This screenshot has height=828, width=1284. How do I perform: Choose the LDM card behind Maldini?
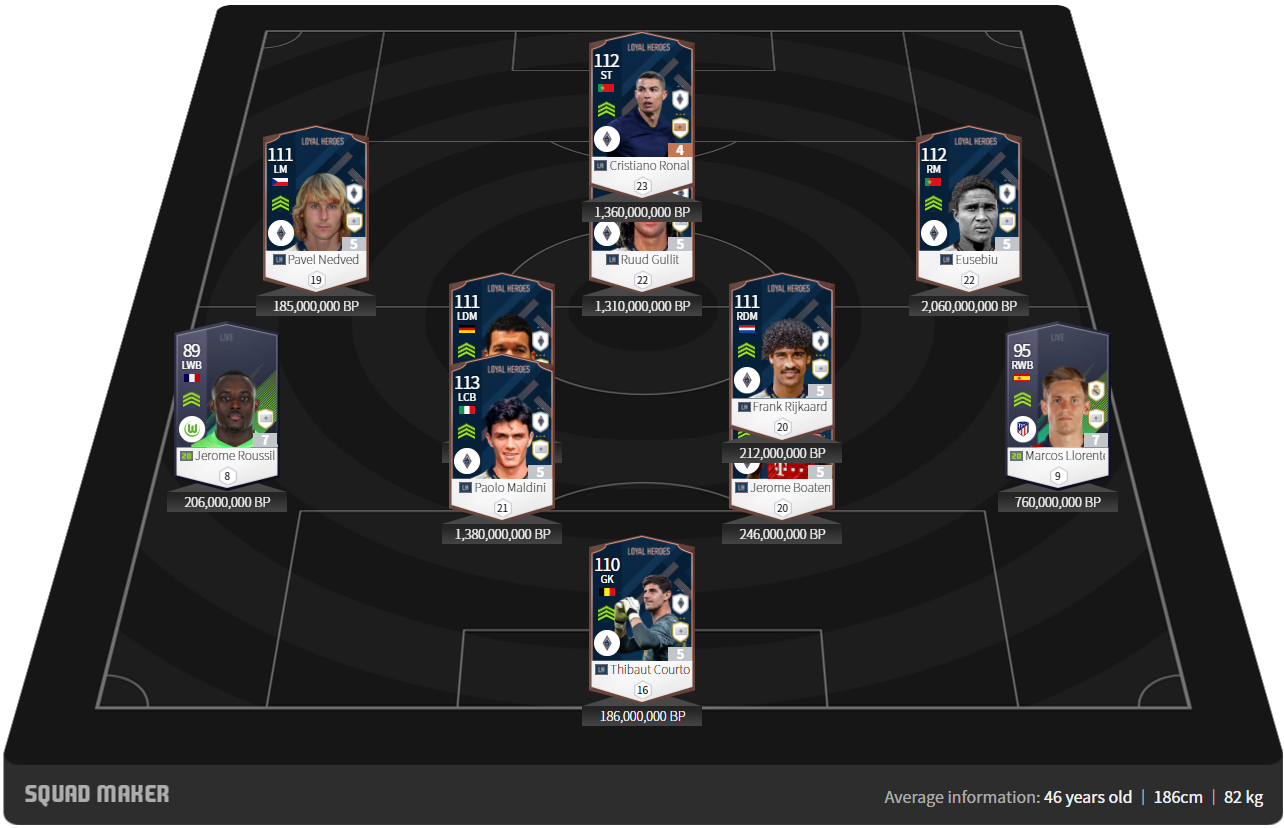(501, 318)
